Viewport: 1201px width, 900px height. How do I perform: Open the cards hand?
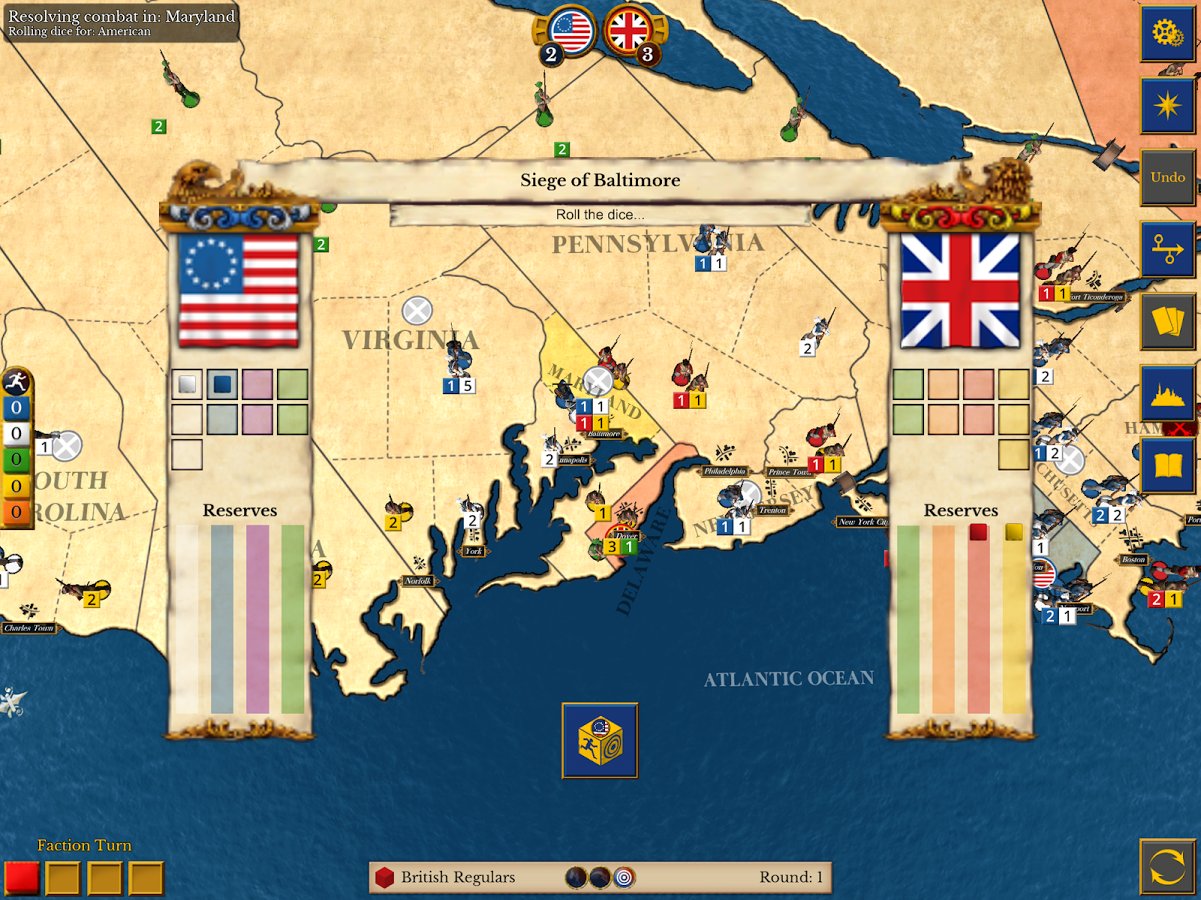pyautogui.click(x=1167, y=321)
